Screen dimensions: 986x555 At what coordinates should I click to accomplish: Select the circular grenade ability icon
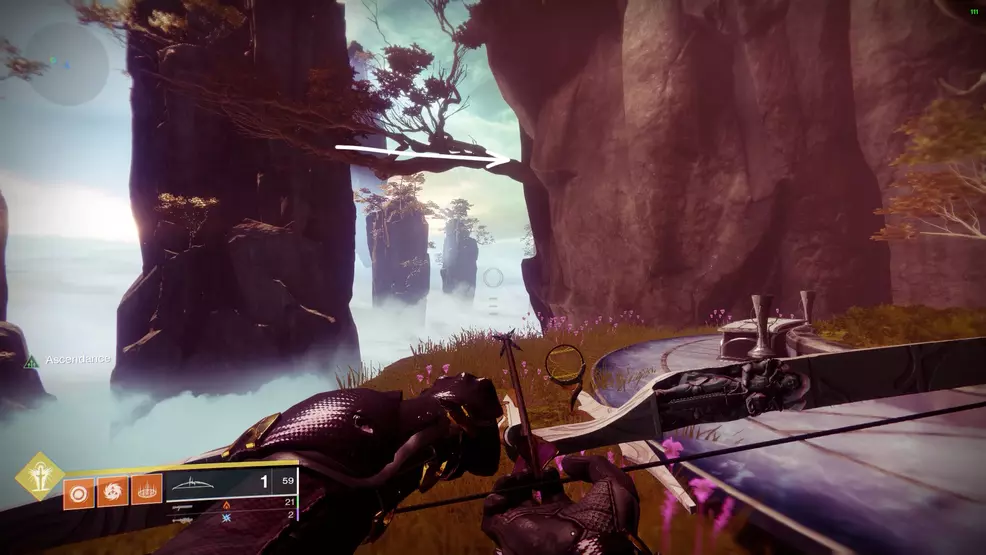click(78, 492)
